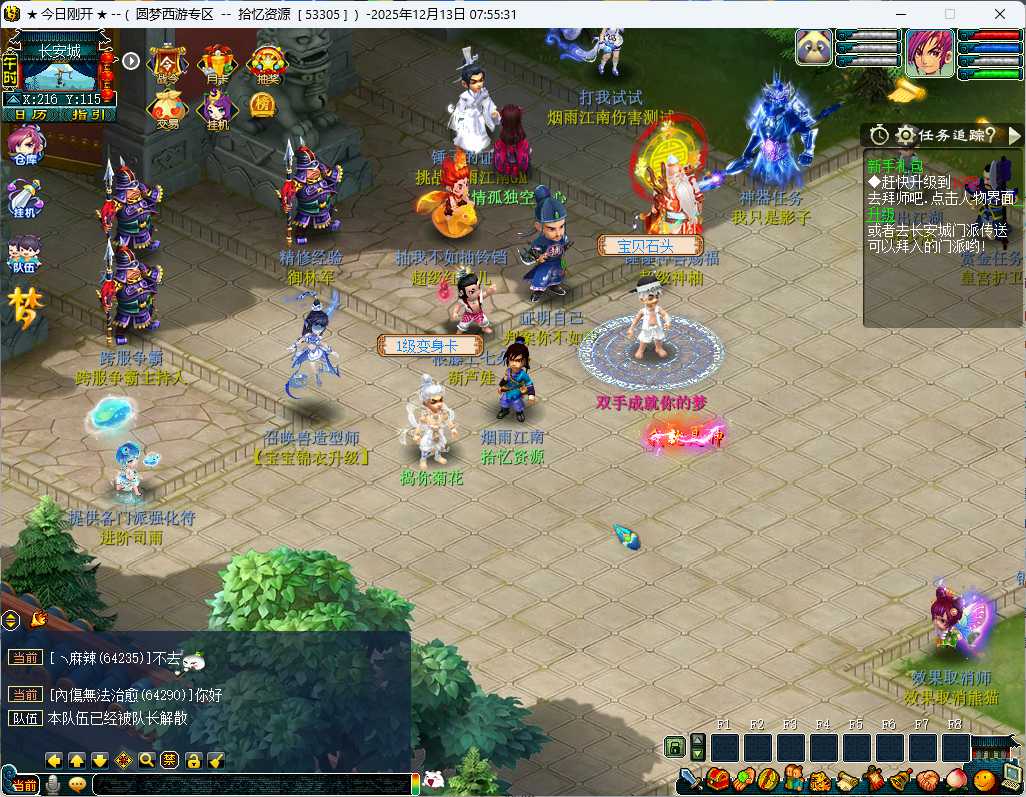Screen dimensions: 1026x797
Task: Open the chat emoji speech bubble
Action: [x=77, y=785]
